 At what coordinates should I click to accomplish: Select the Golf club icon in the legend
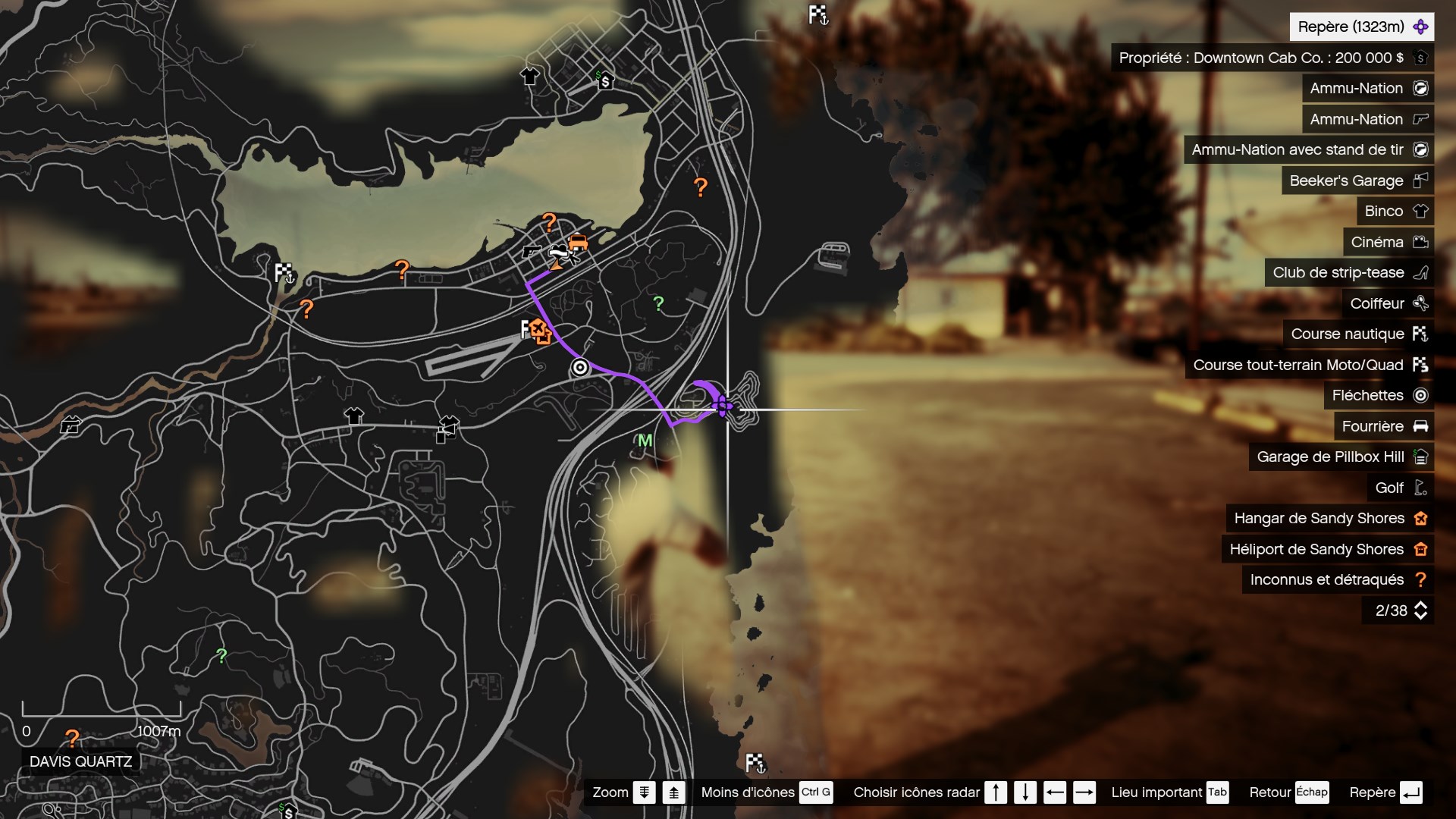pos(1420,488)
